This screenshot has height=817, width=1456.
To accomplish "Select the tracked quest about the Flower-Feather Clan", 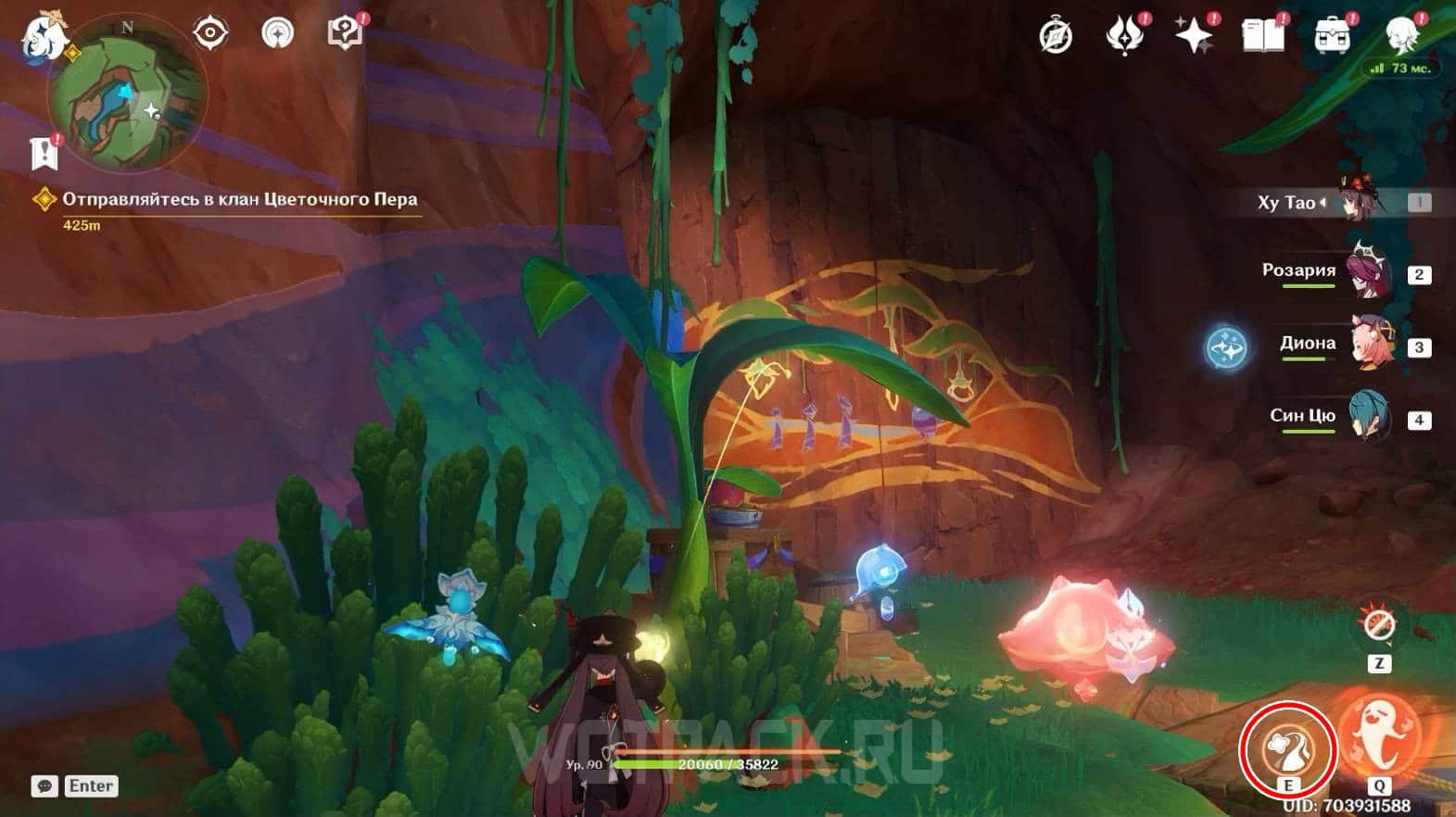I will [x=239, y=199].
